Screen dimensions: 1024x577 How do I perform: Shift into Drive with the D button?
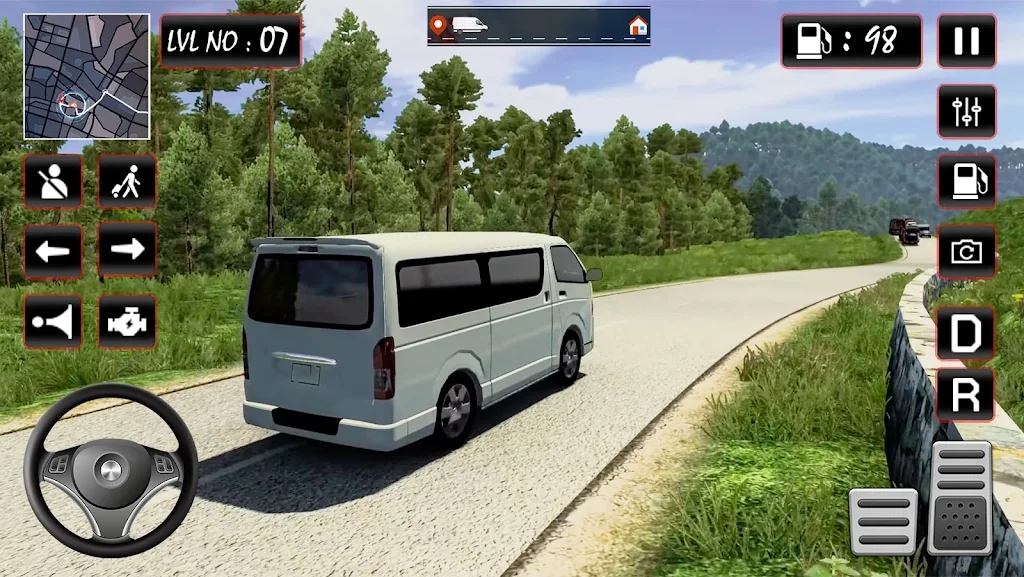pos(965,333)
